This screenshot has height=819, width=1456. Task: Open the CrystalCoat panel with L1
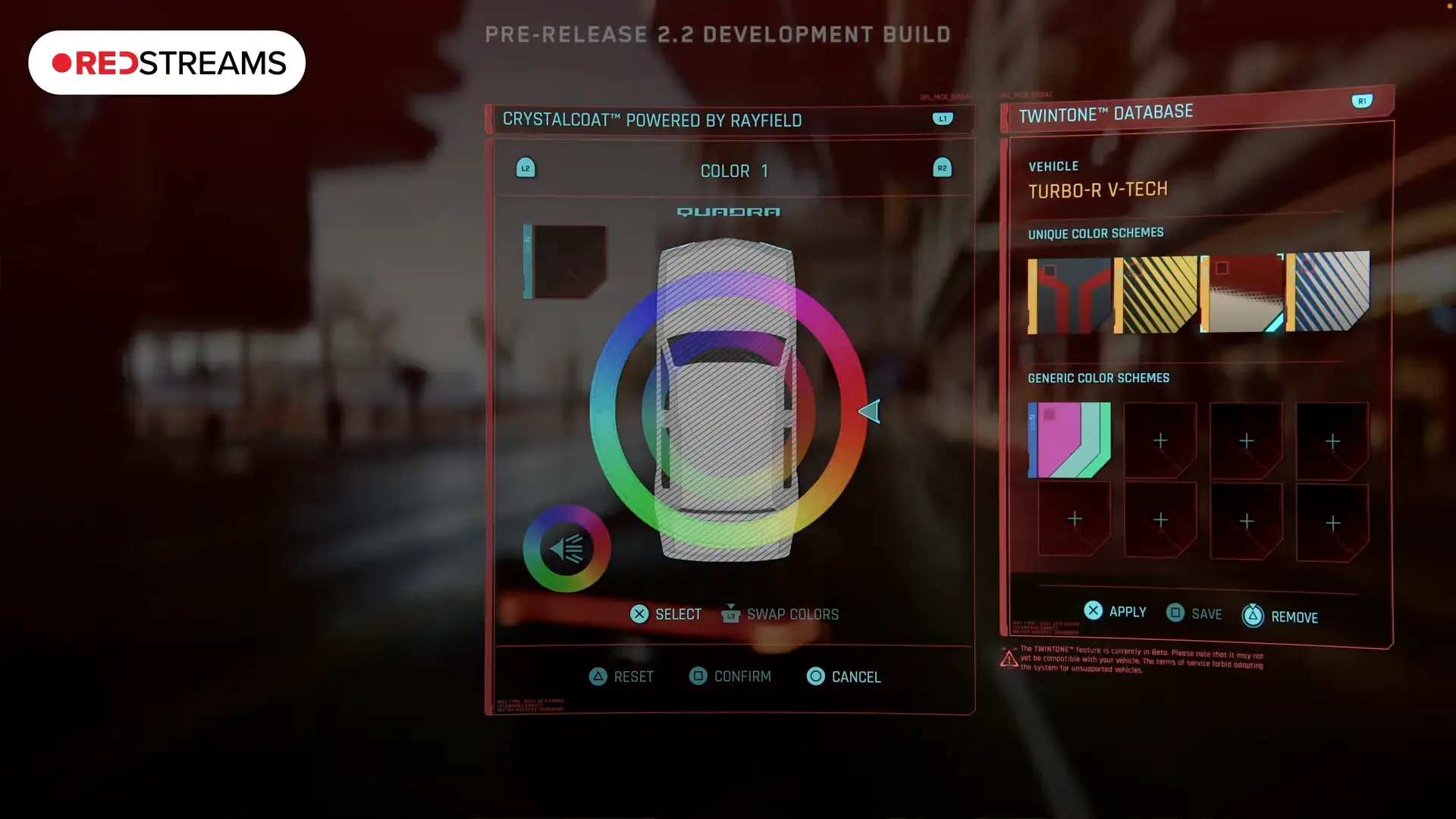click(x=942, y=118)
